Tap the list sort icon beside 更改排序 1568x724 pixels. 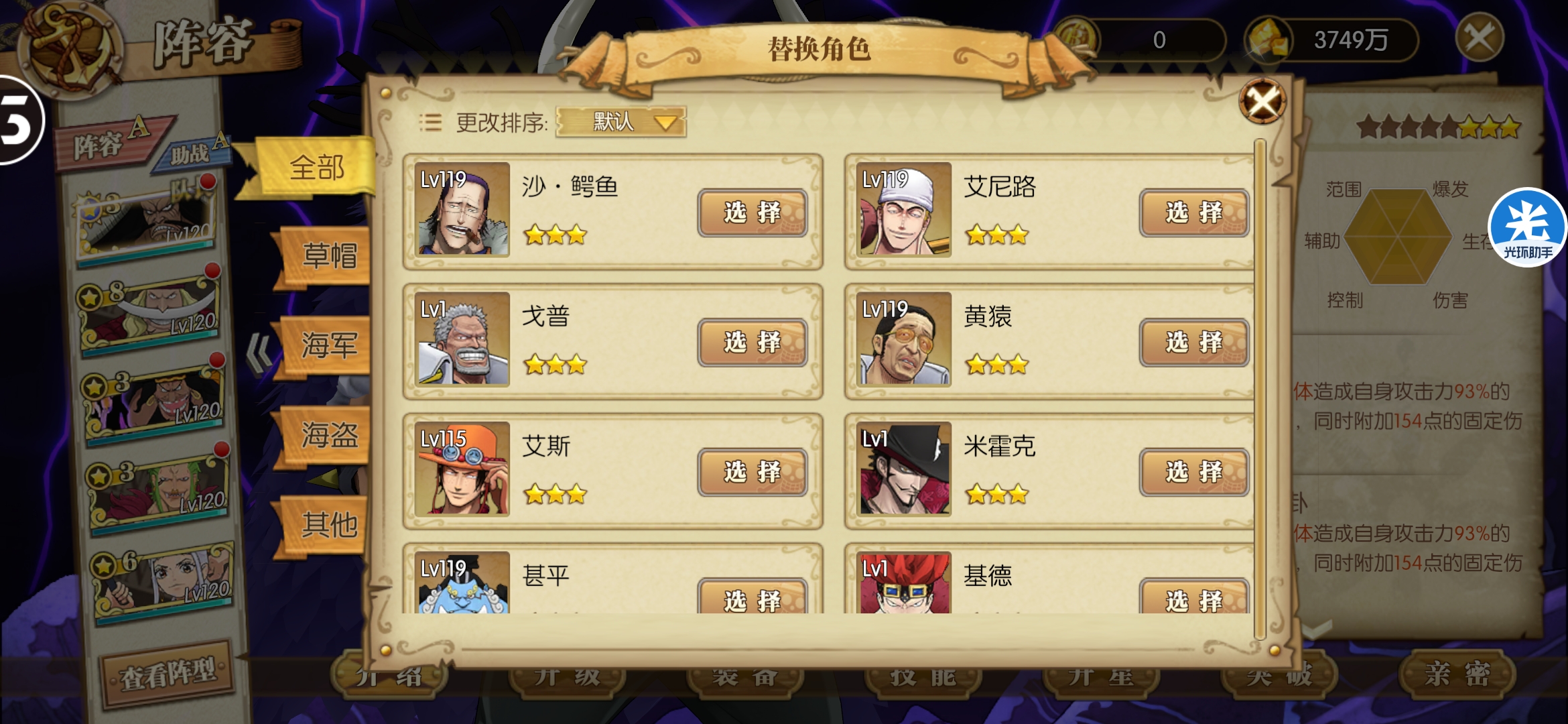pos(432,122)
